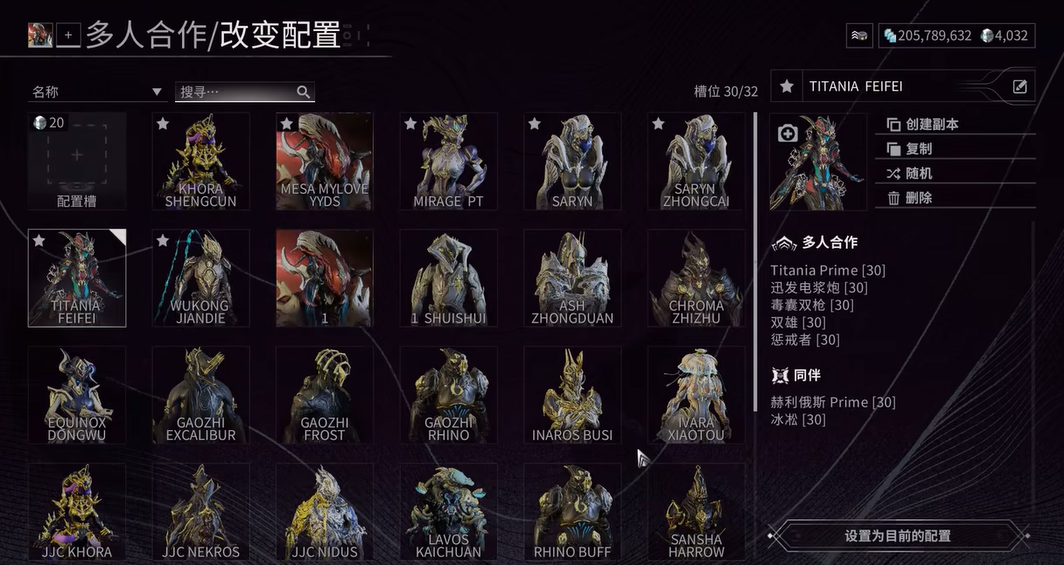
Task: Choose the Mesa Mylove YYDS loadout
Action: click(x=325, y=161)
